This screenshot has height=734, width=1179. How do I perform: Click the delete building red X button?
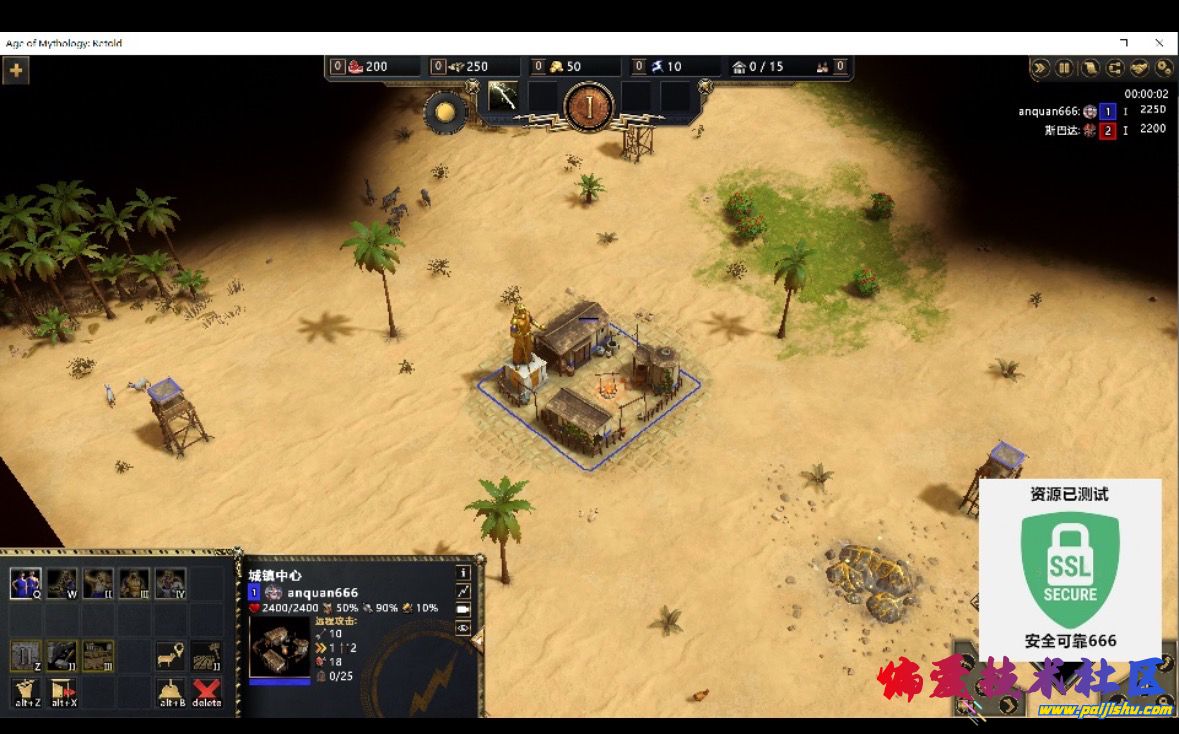click(206, 690)
